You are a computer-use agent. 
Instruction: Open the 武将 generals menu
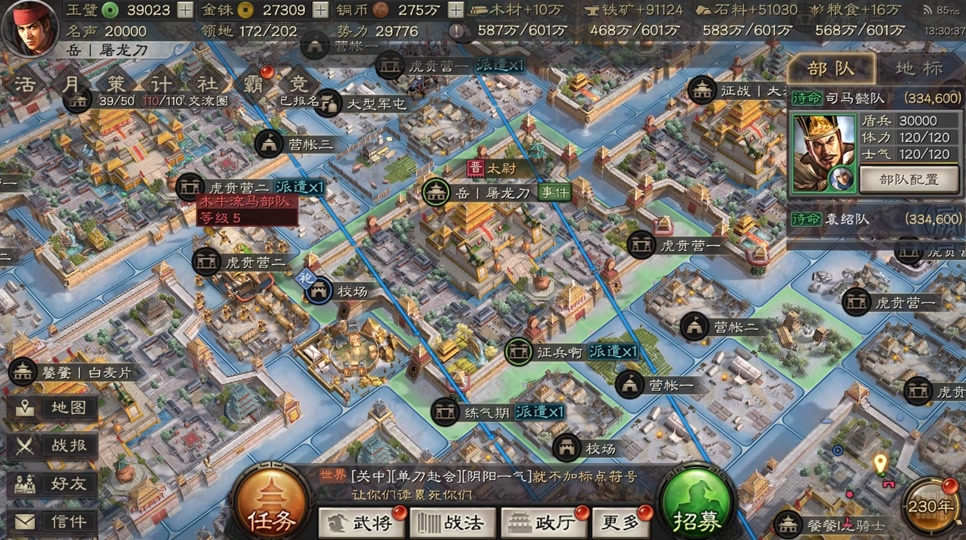(359, 522)
